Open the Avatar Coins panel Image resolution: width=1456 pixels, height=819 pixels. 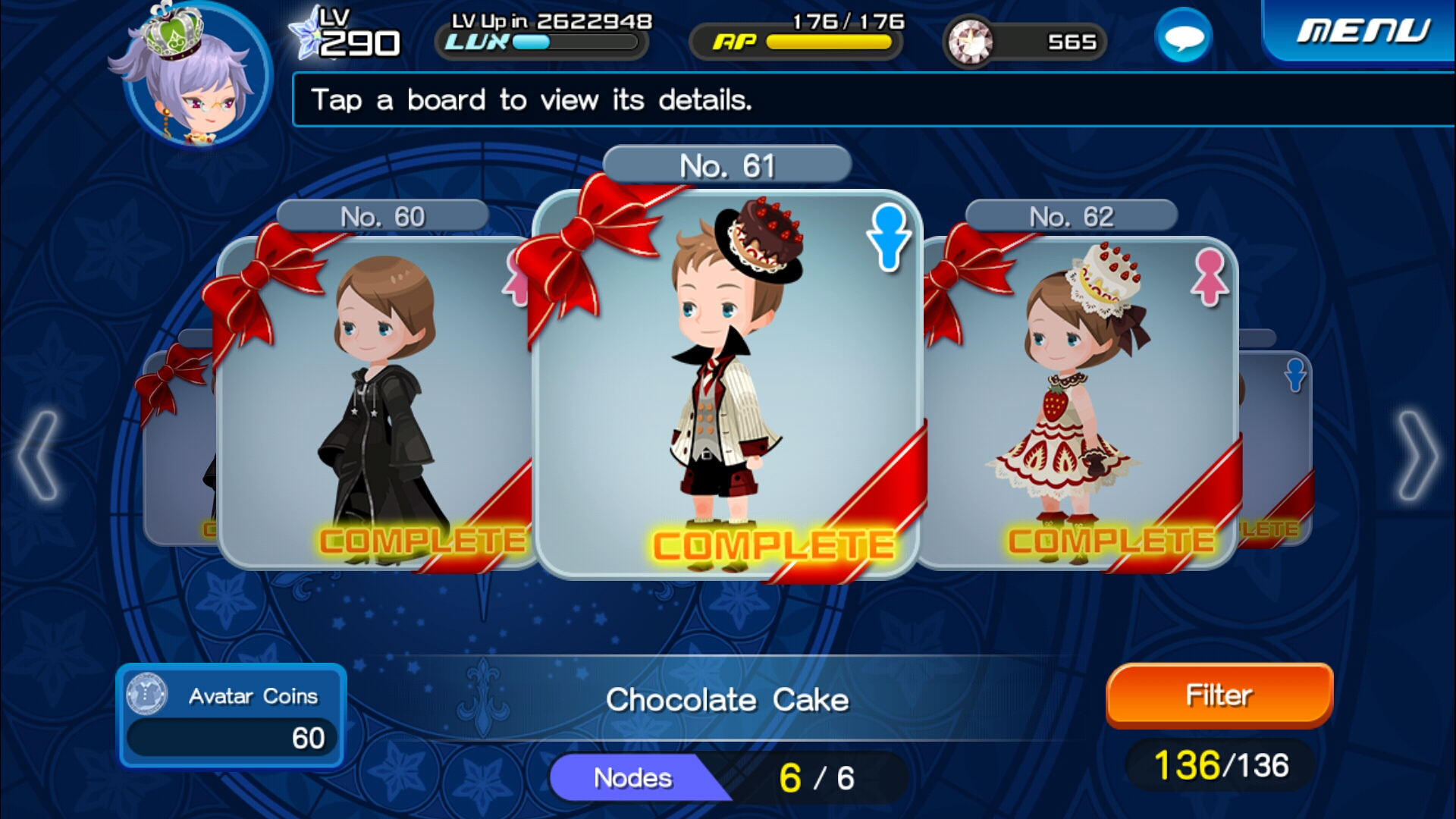(x=231, y=717)
